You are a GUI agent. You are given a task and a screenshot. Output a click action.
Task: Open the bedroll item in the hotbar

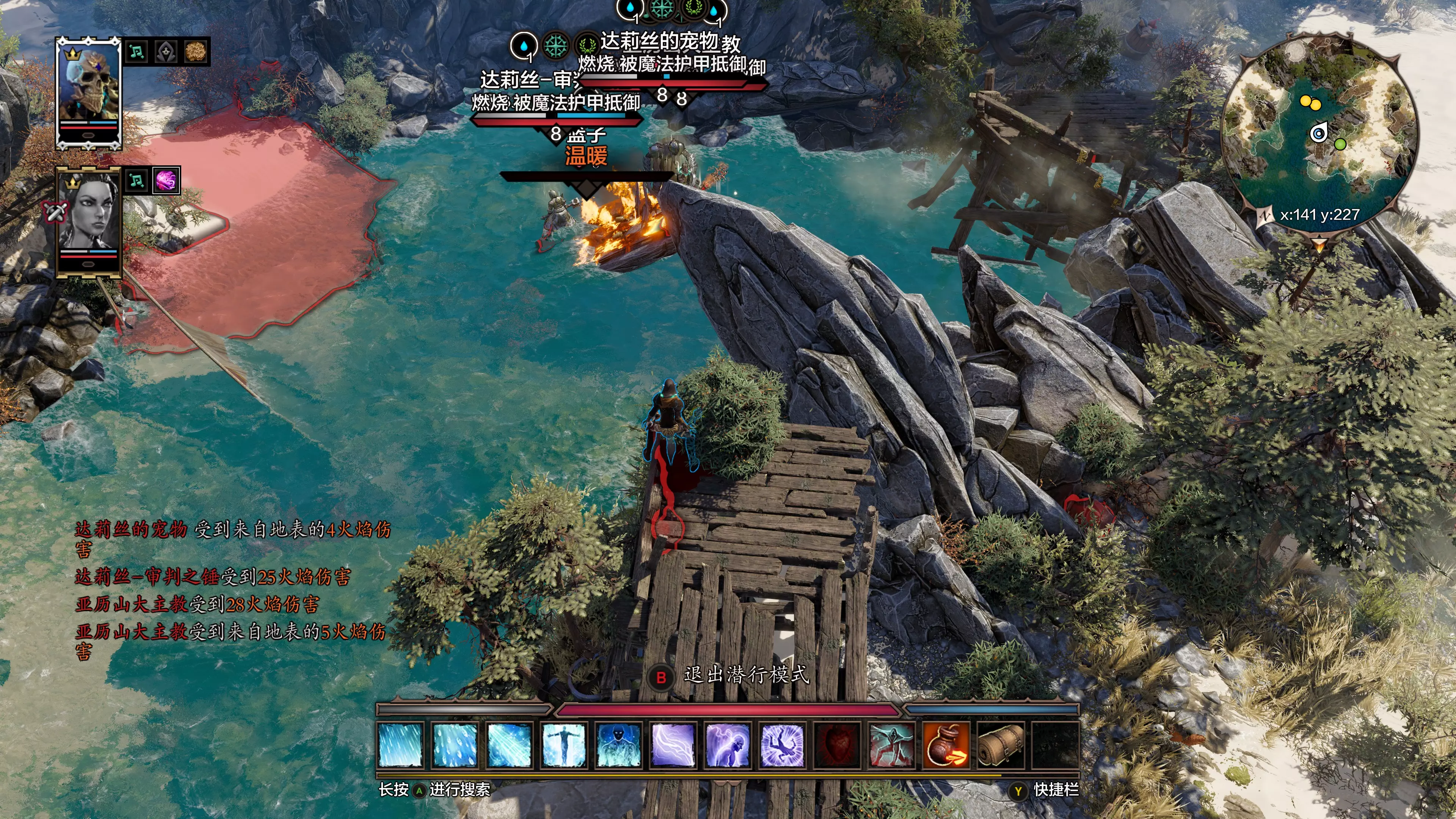pyautogui.click(x=1000, y=745)
